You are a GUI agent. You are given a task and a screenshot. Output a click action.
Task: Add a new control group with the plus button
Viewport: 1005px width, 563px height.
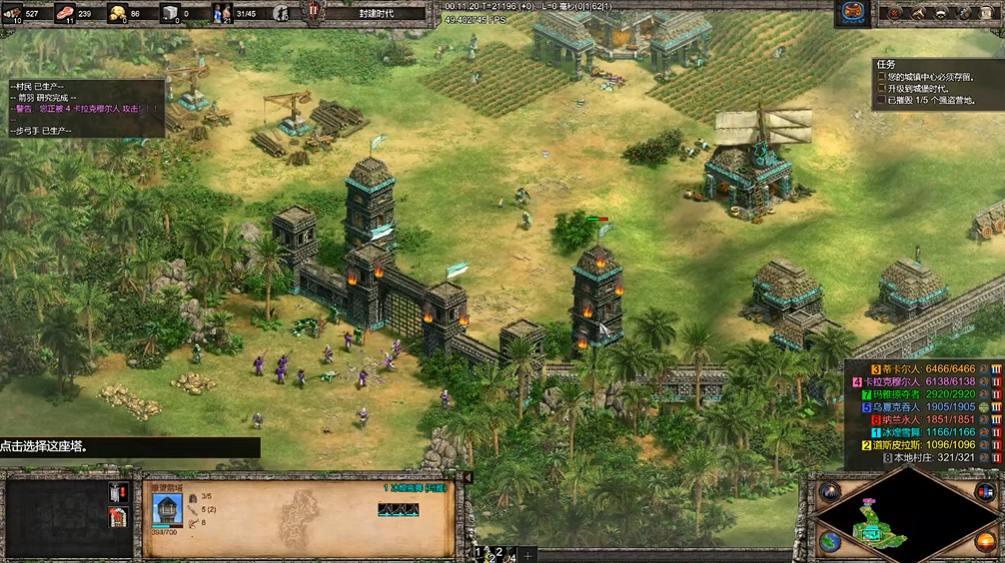(527, 554)
